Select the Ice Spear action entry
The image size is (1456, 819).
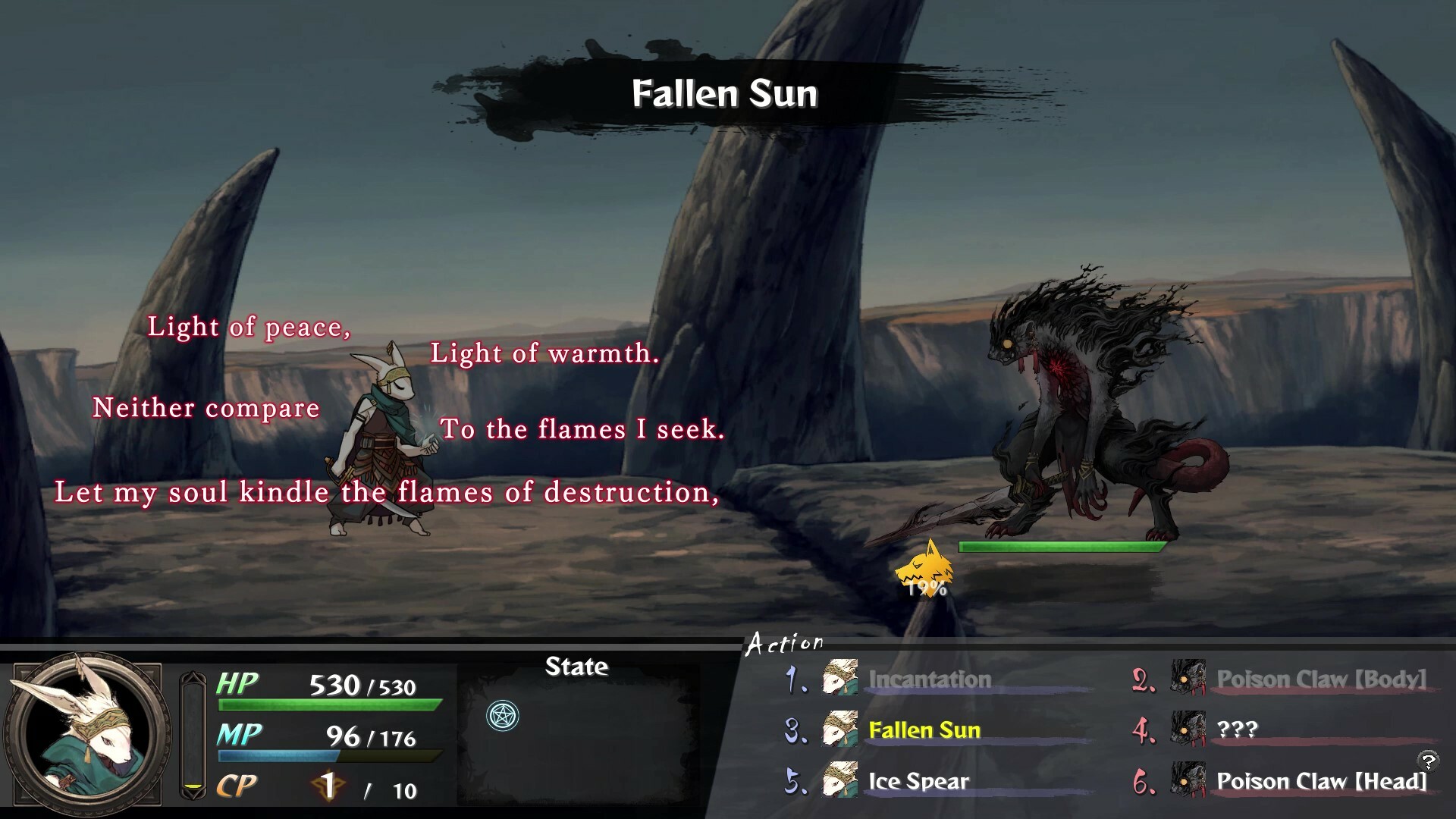pyautogui.click(x=918, y=781)
